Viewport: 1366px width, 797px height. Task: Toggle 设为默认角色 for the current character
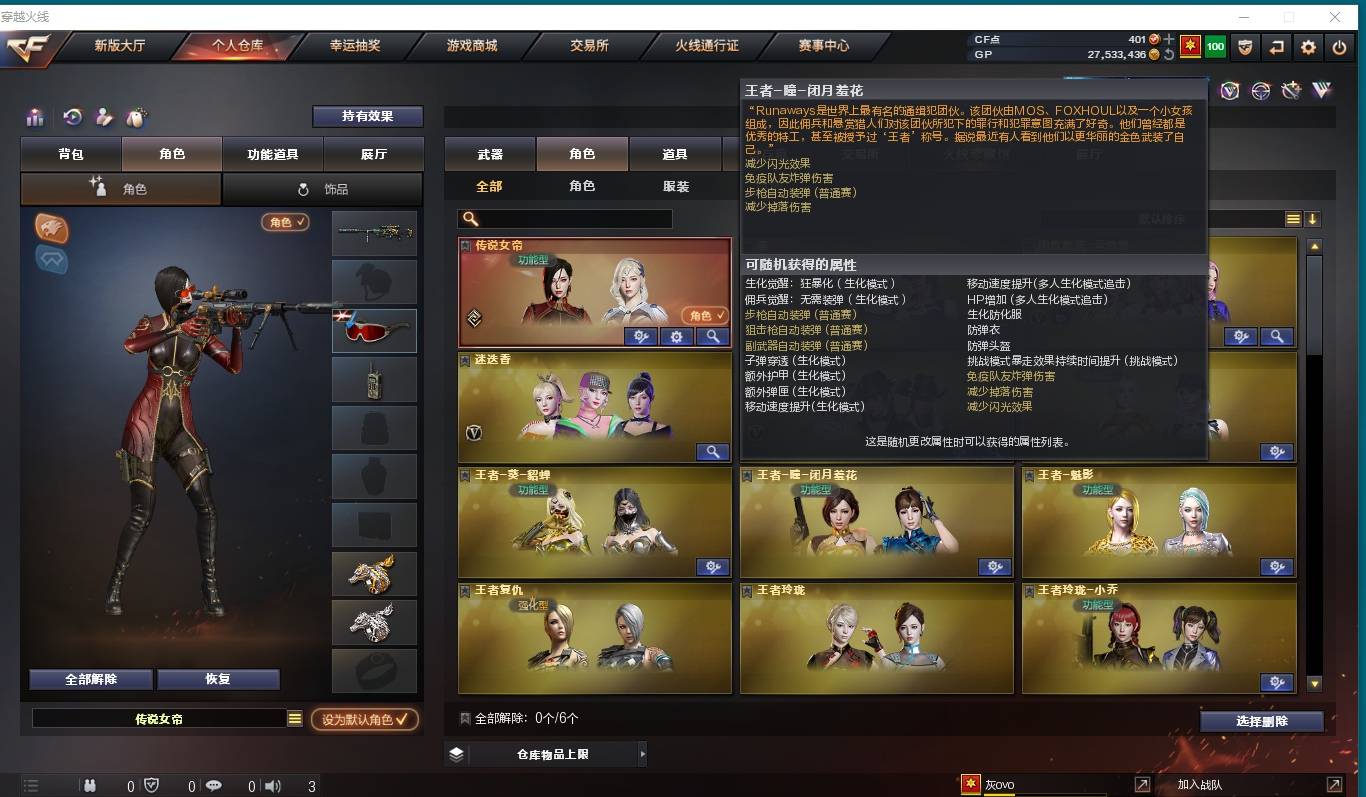click(365, 719)
